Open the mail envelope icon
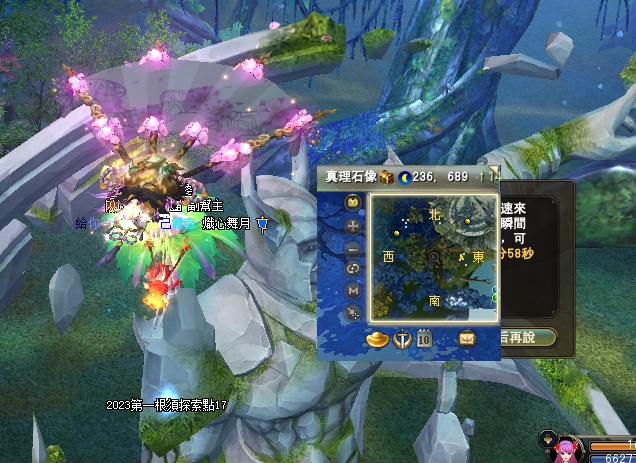636x463 pixels. coord(466,339)
